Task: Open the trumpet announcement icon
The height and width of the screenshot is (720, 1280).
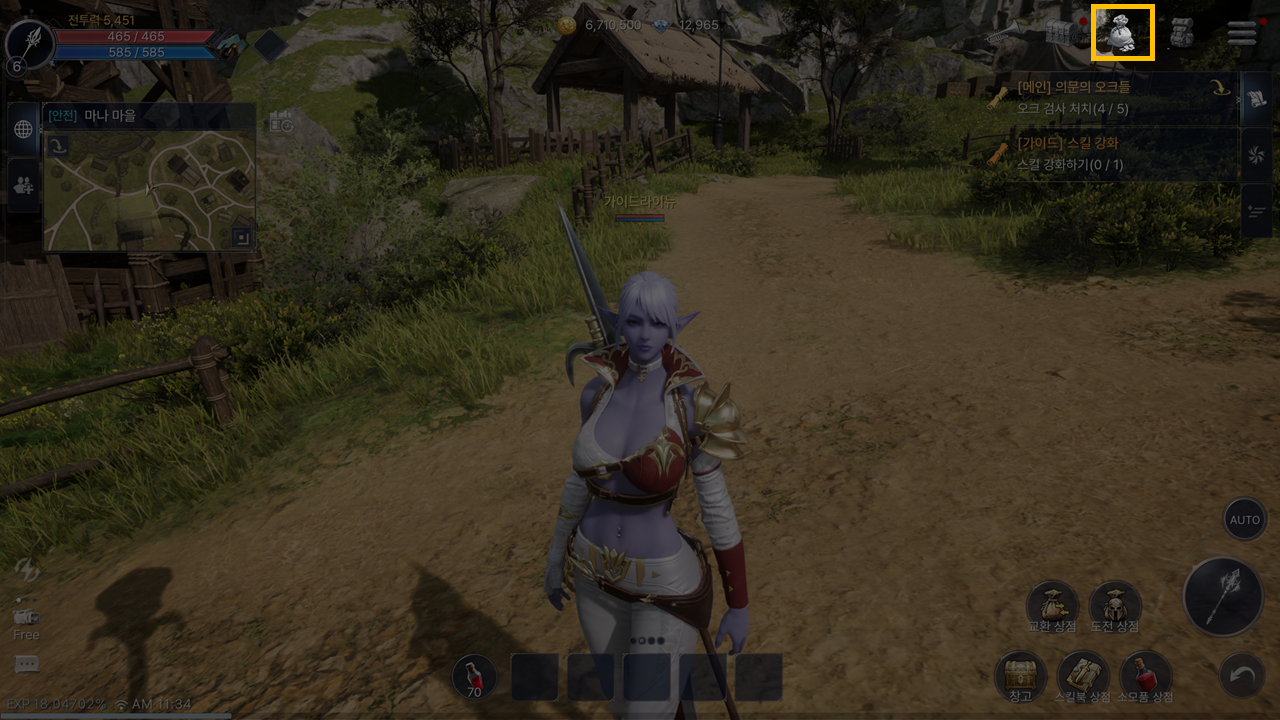Action: click(x=1003, y=35)
